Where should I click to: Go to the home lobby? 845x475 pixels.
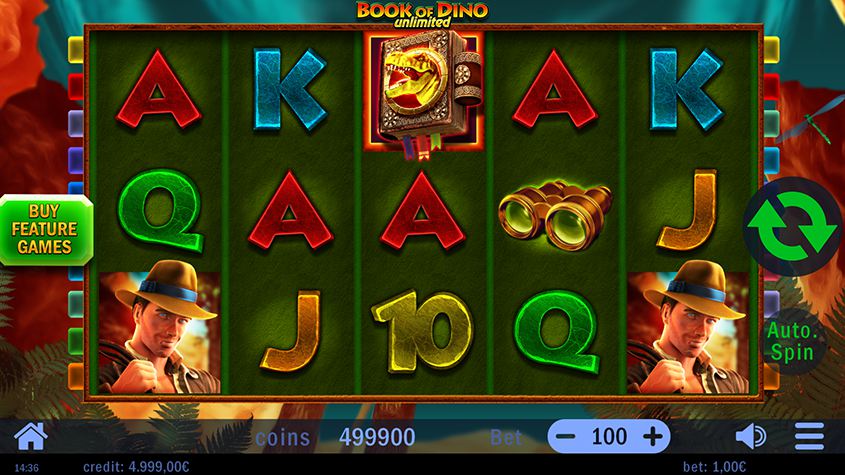[31, 436]
